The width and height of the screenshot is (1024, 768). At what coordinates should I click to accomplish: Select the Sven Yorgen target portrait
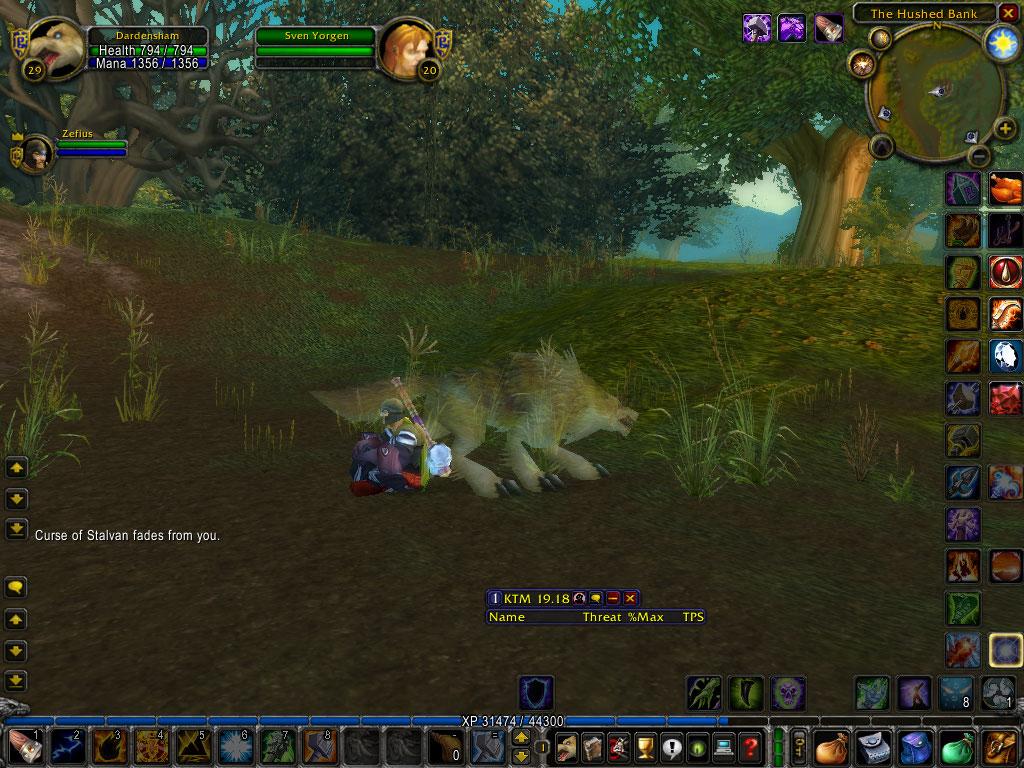click(406, 45)
